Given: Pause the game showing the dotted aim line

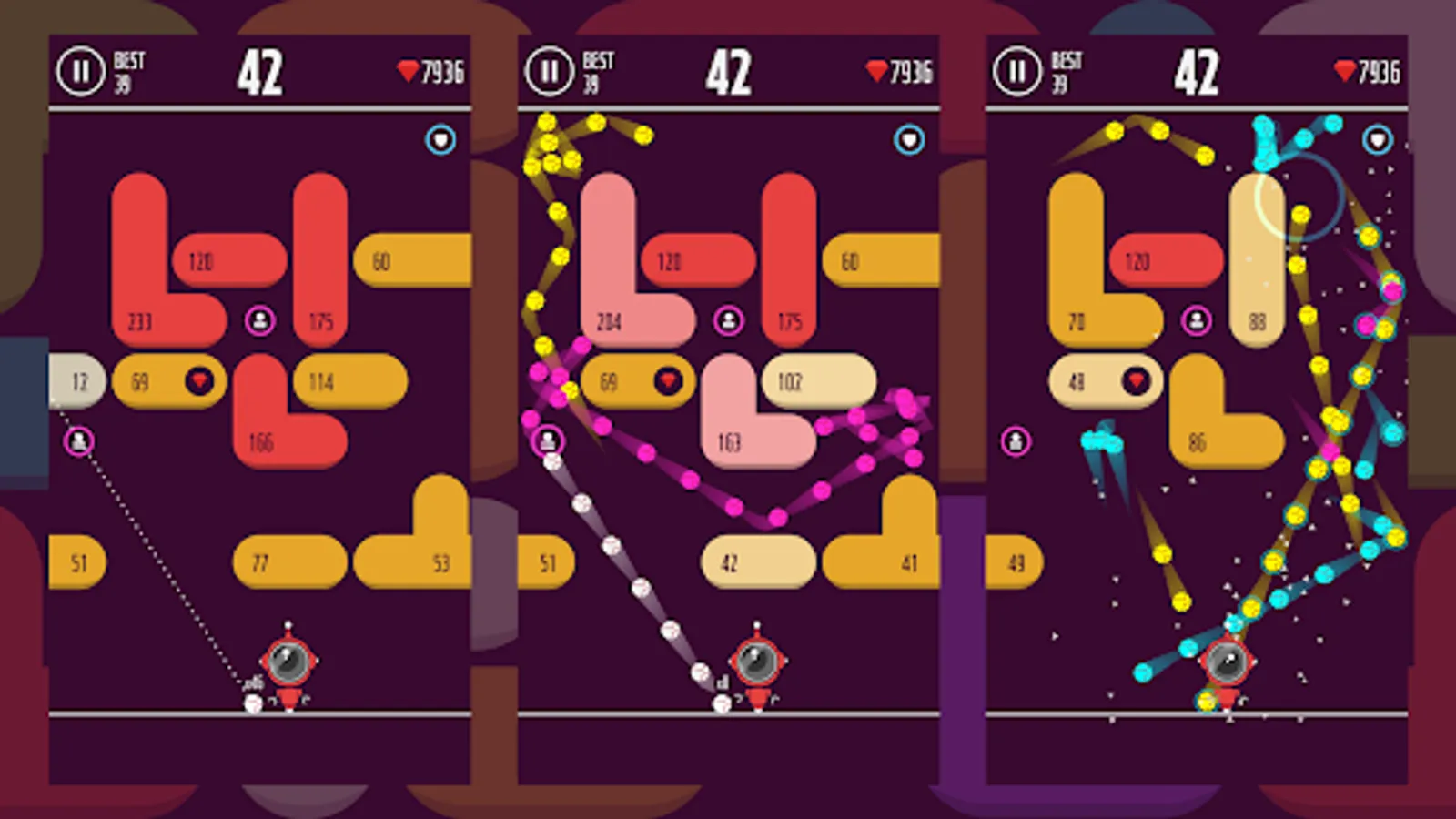Looking at the screenshot, I should coord(81,71).
